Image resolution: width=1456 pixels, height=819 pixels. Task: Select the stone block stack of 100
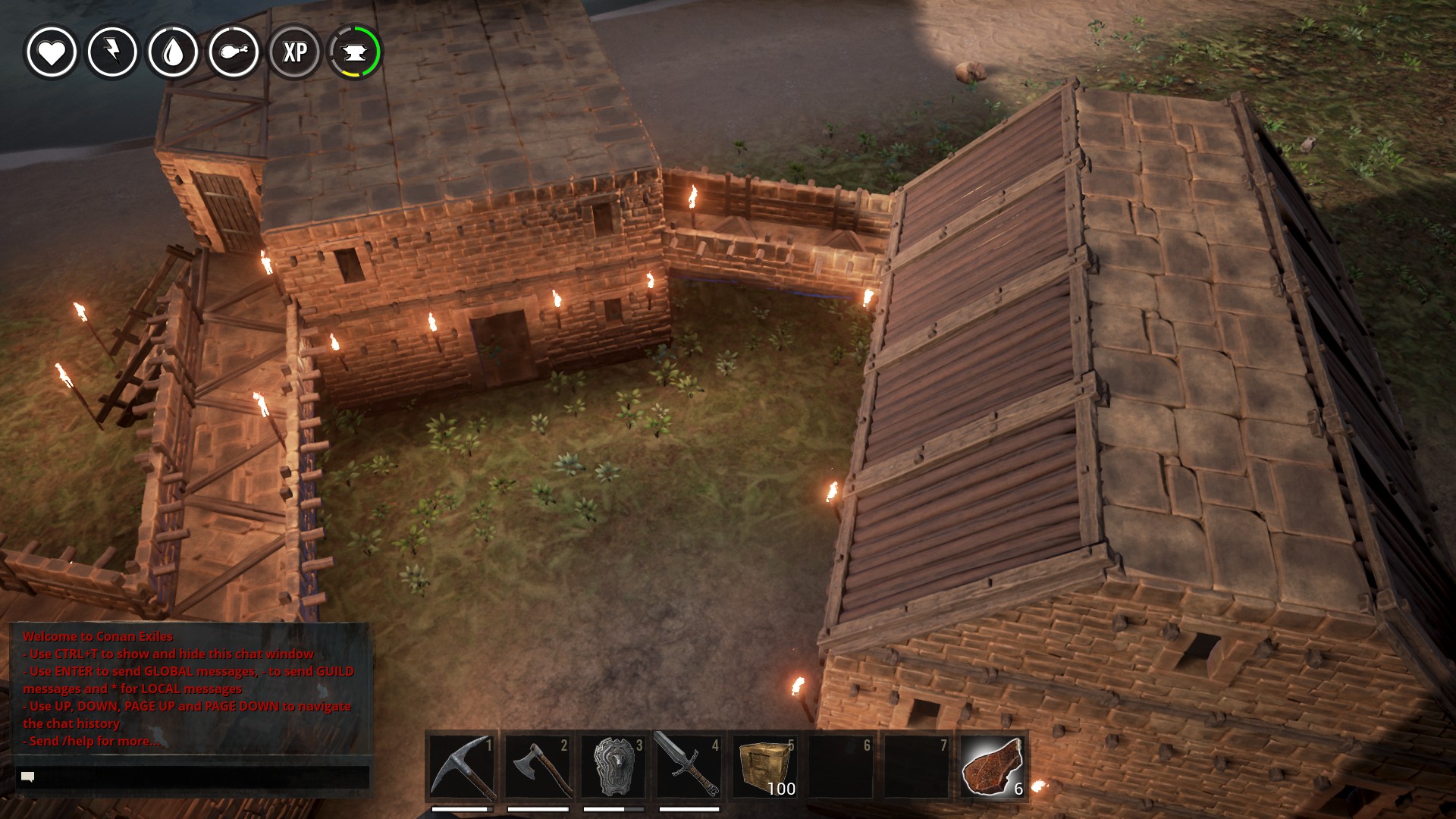point(765,766)
